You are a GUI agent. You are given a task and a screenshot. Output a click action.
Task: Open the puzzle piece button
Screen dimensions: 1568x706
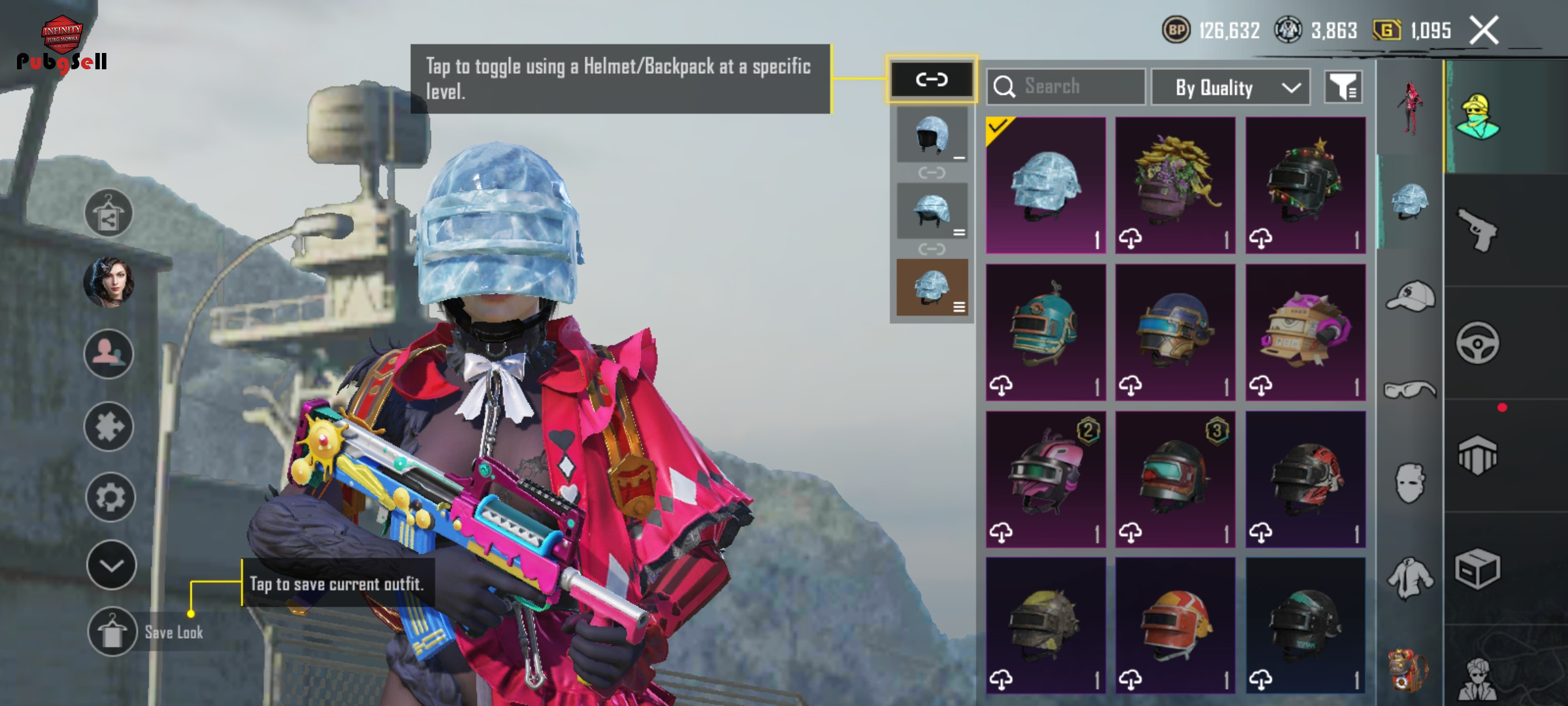[109, 427]
